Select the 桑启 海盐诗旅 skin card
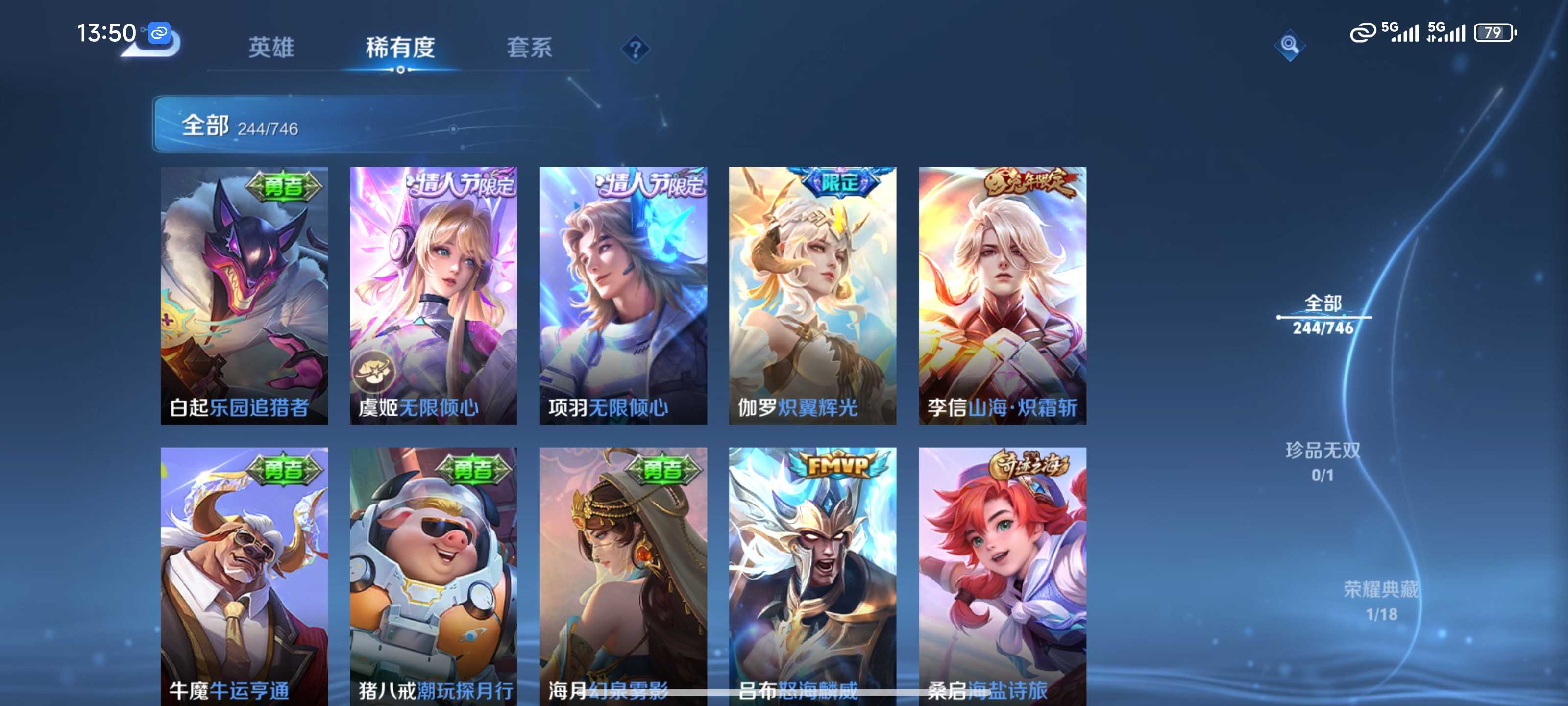The width and height of the screenshot is (1568, 706). click(1003, 576)
